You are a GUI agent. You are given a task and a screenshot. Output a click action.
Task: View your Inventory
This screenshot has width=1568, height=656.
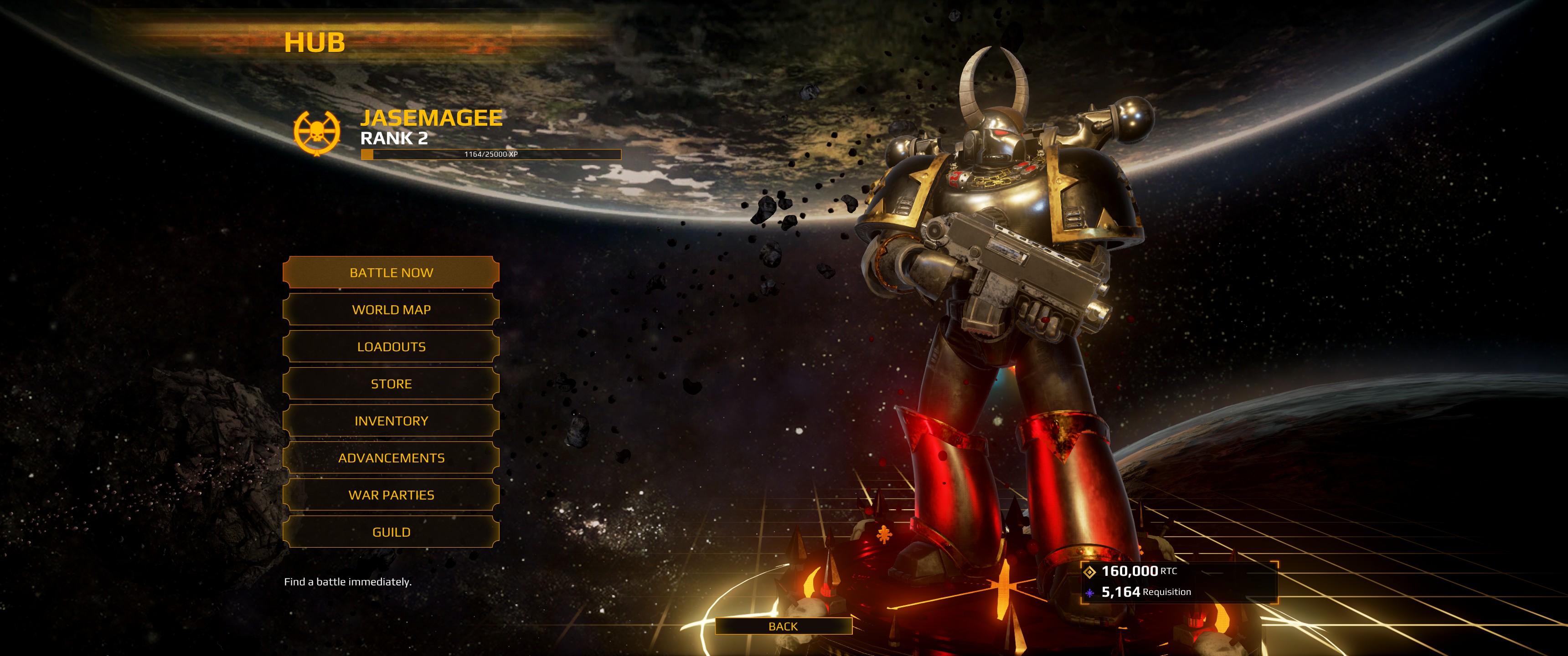391,421
